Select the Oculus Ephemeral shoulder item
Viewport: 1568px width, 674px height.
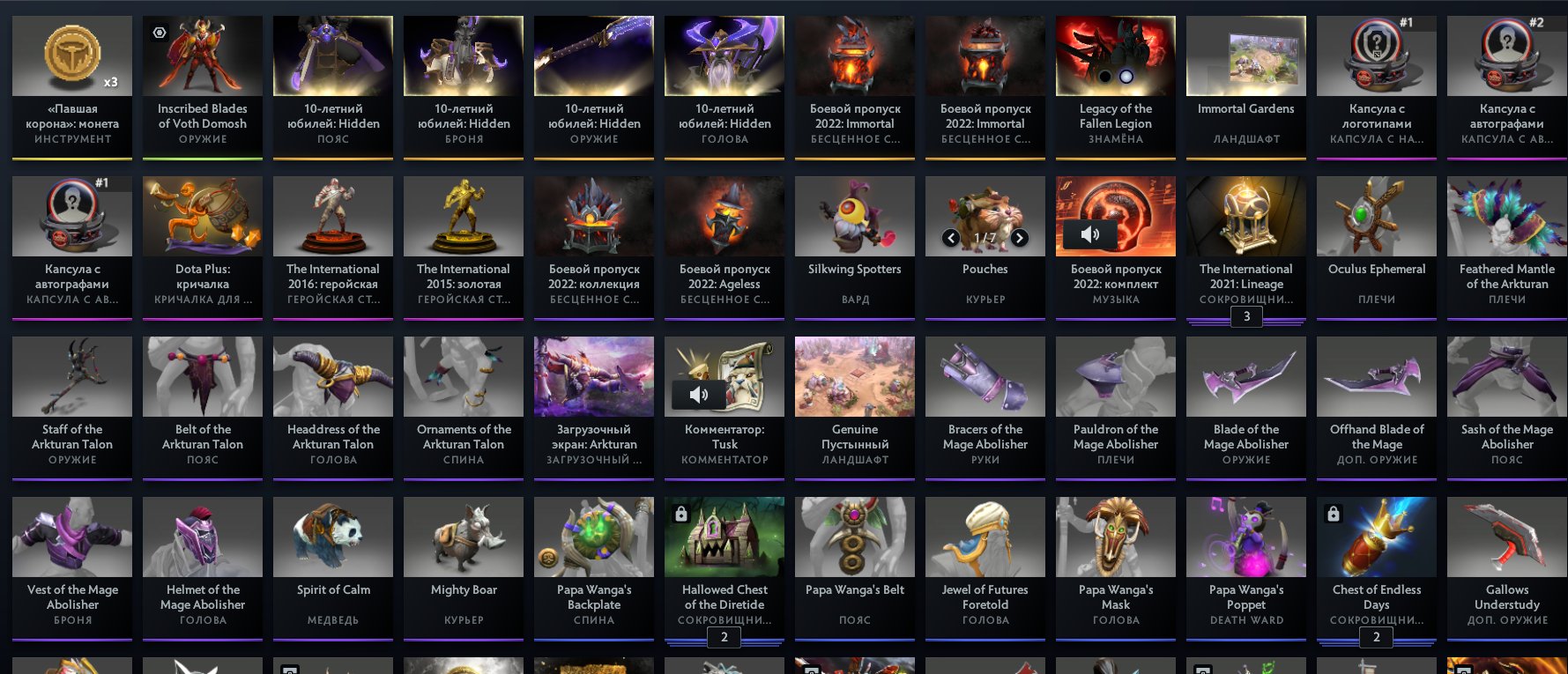point(1376,216)
